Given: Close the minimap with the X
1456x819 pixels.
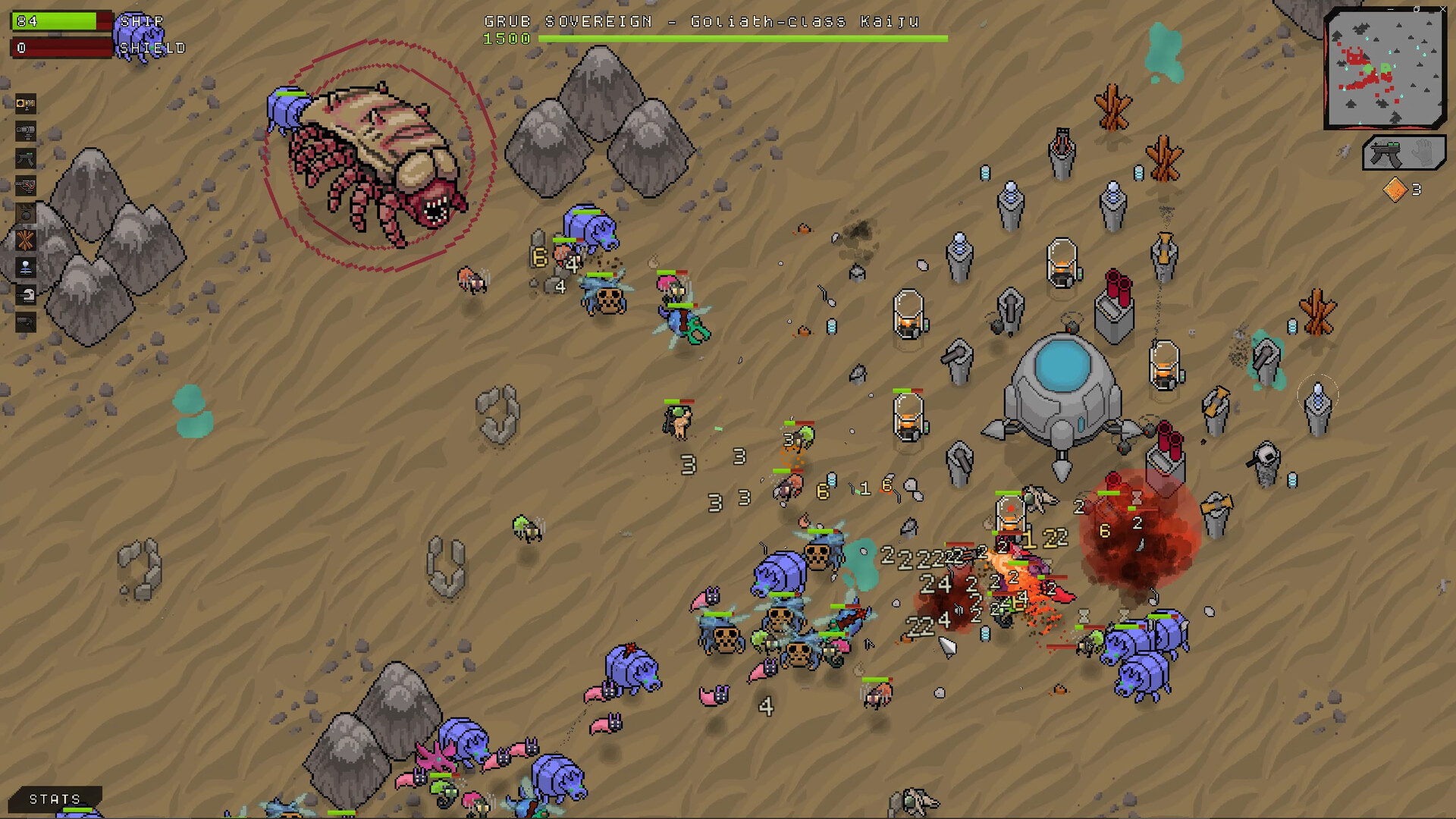Looking at the screenshot, I should coord(1443,9).
